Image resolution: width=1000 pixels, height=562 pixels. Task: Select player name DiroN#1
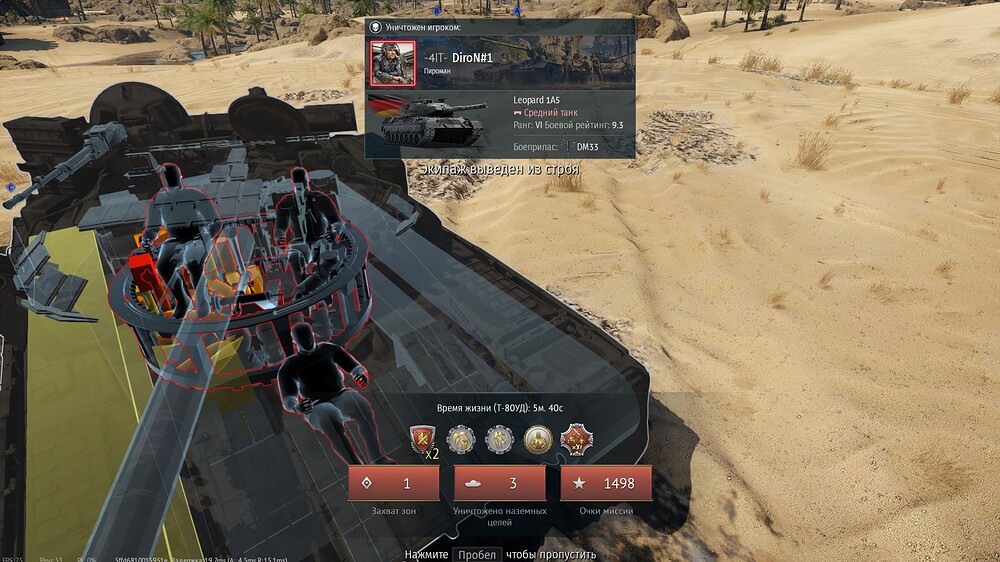pos(473,58)
